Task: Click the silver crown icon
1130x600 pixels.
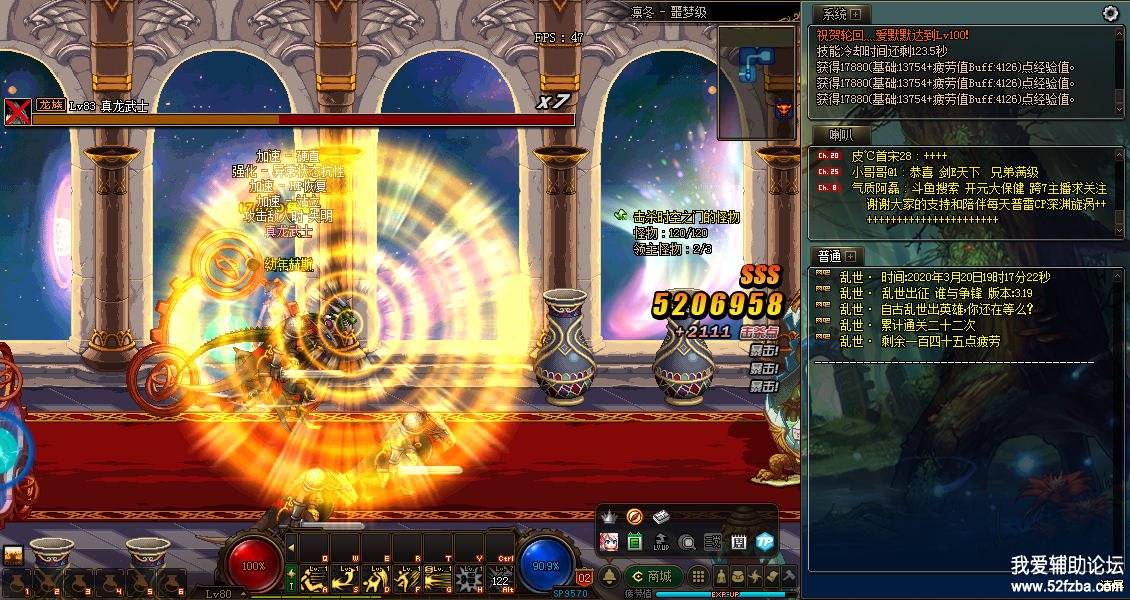Action: pyautogui.click(x=609, y=517)
